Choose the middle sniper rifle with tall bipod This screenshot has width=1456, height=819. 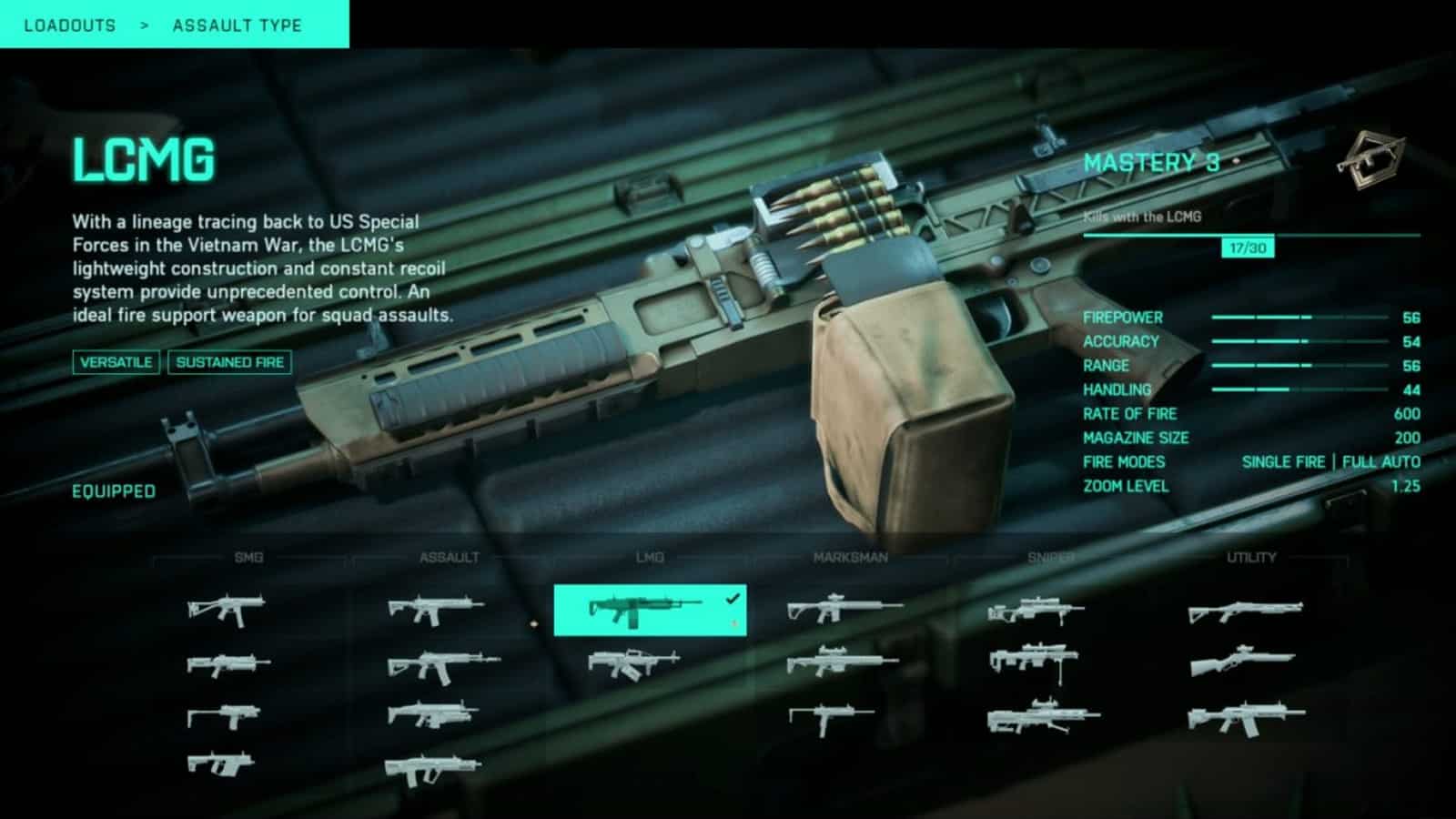[1033, 659]
